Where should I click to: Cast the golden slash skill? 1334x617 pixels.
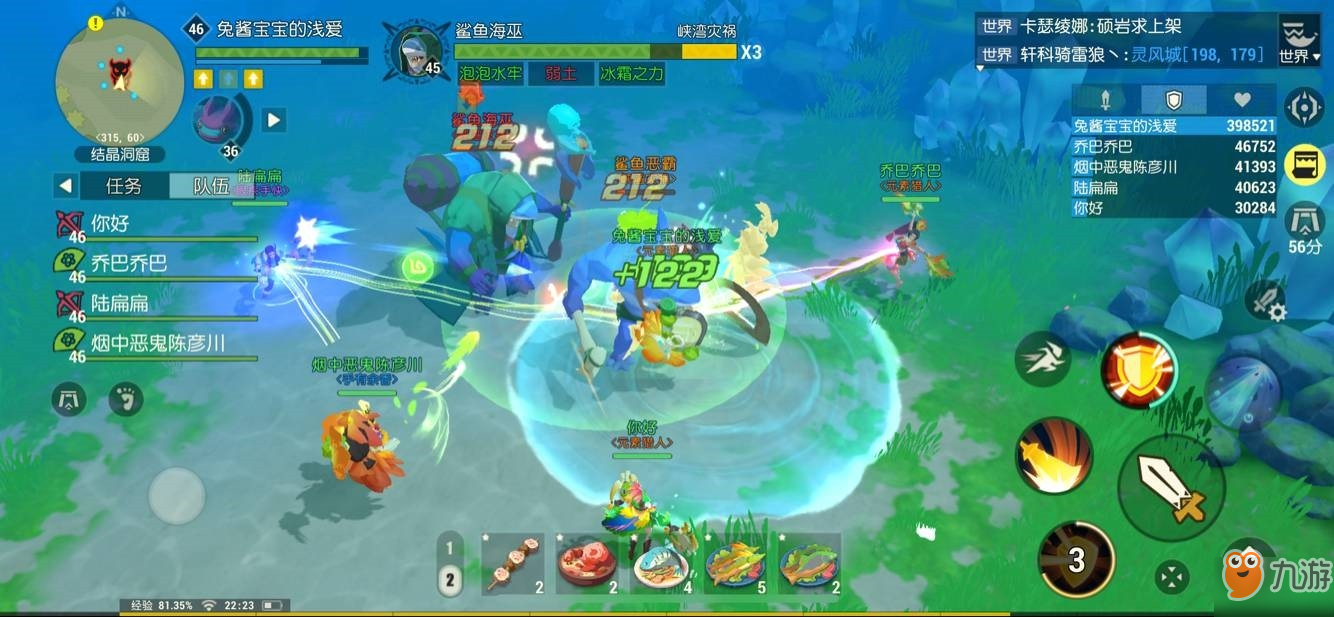click(x=1054, y=455)
